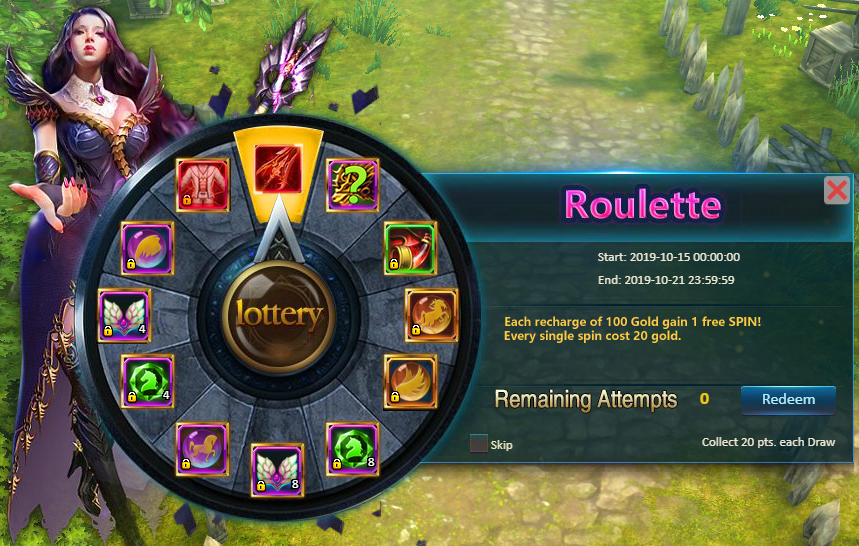
Task: Pick the purple horse orb prize
Action: coord(202,447)
